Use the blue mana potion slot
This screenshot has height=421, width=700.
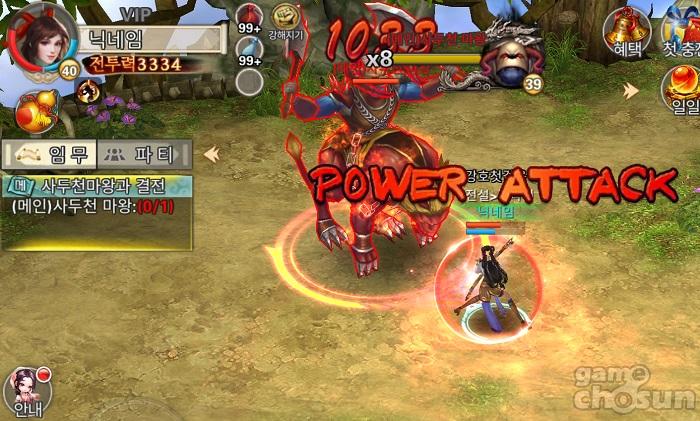[249, 50]
